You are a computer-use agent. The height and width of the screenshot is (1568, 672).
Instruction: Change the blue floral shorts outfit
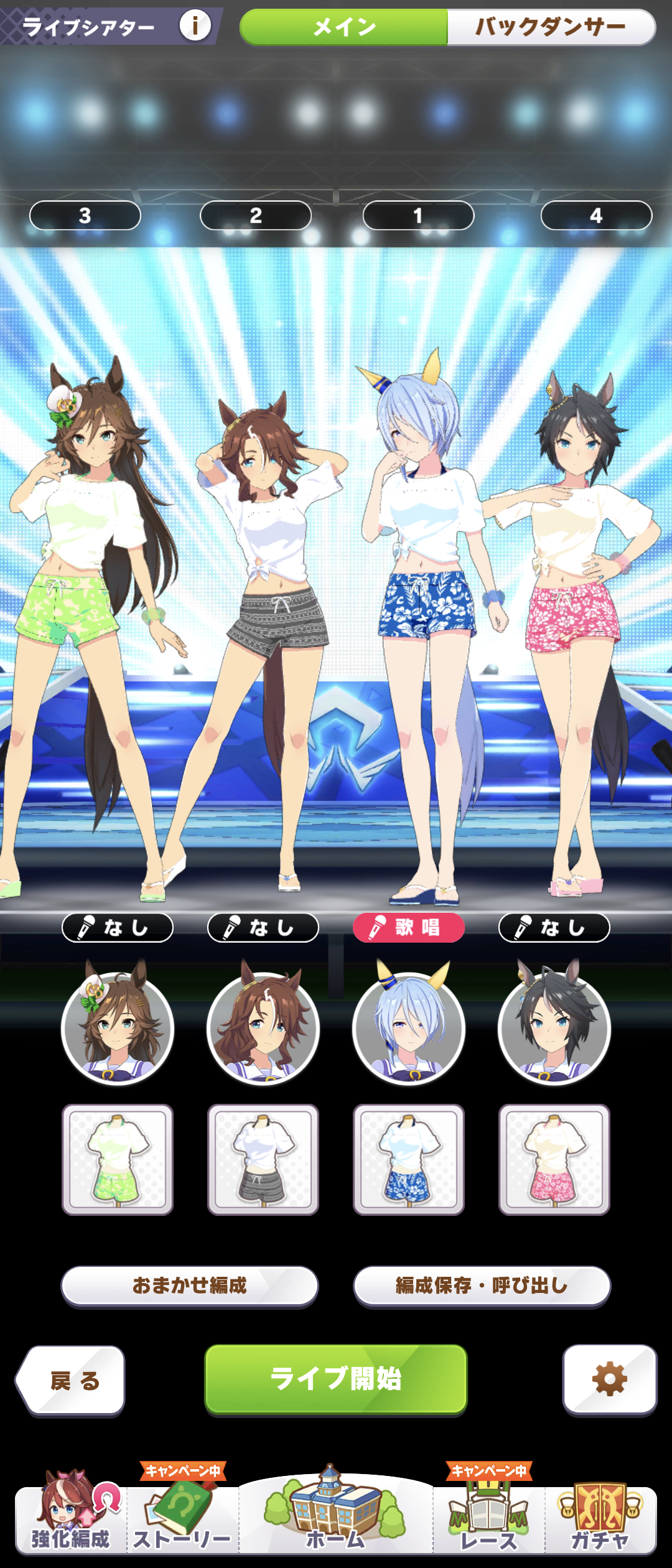(x=409, y=1159)
